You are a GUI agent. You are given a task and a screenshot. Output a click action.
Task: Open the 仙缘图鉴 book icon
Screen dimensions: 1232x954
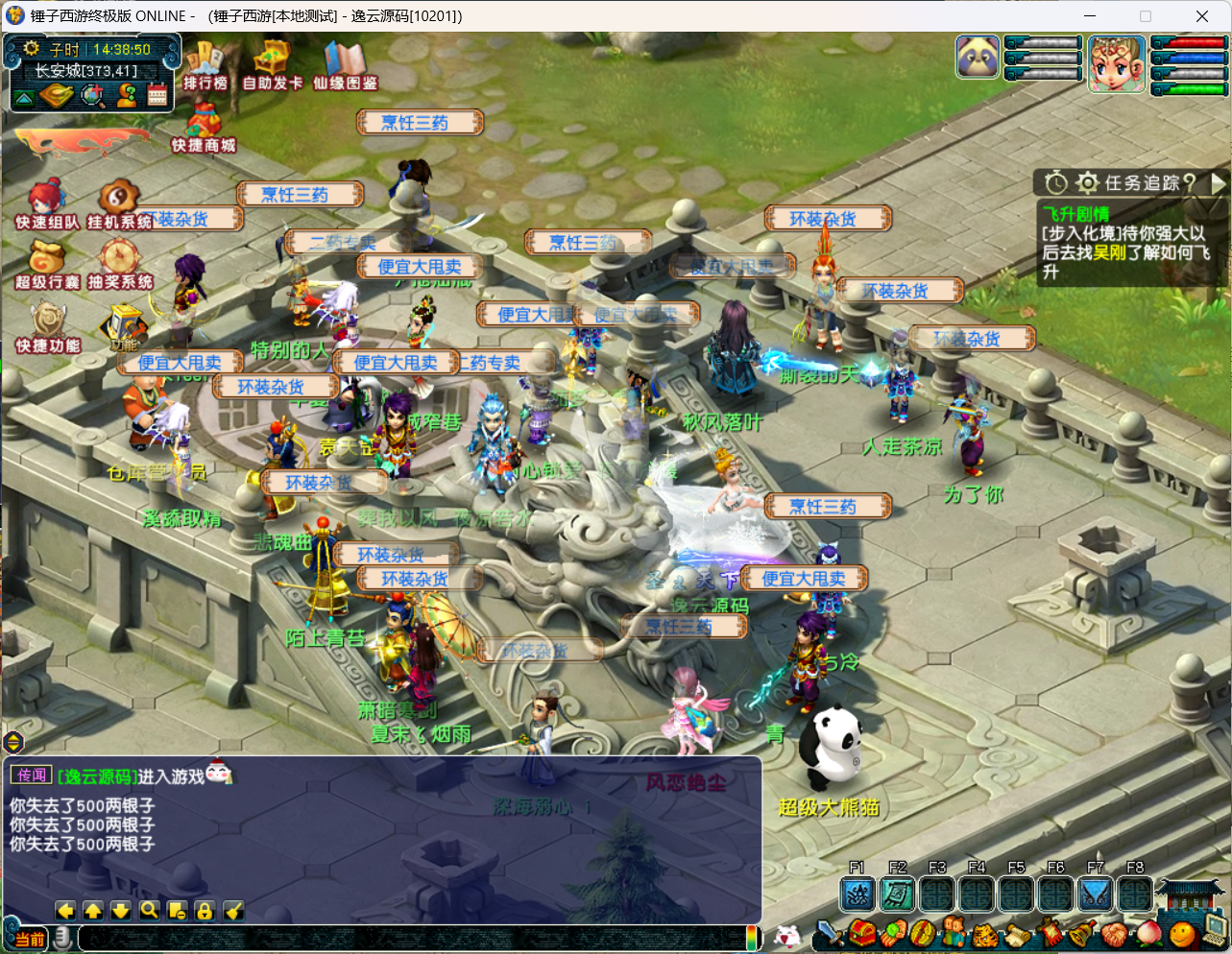pos(345,63)
